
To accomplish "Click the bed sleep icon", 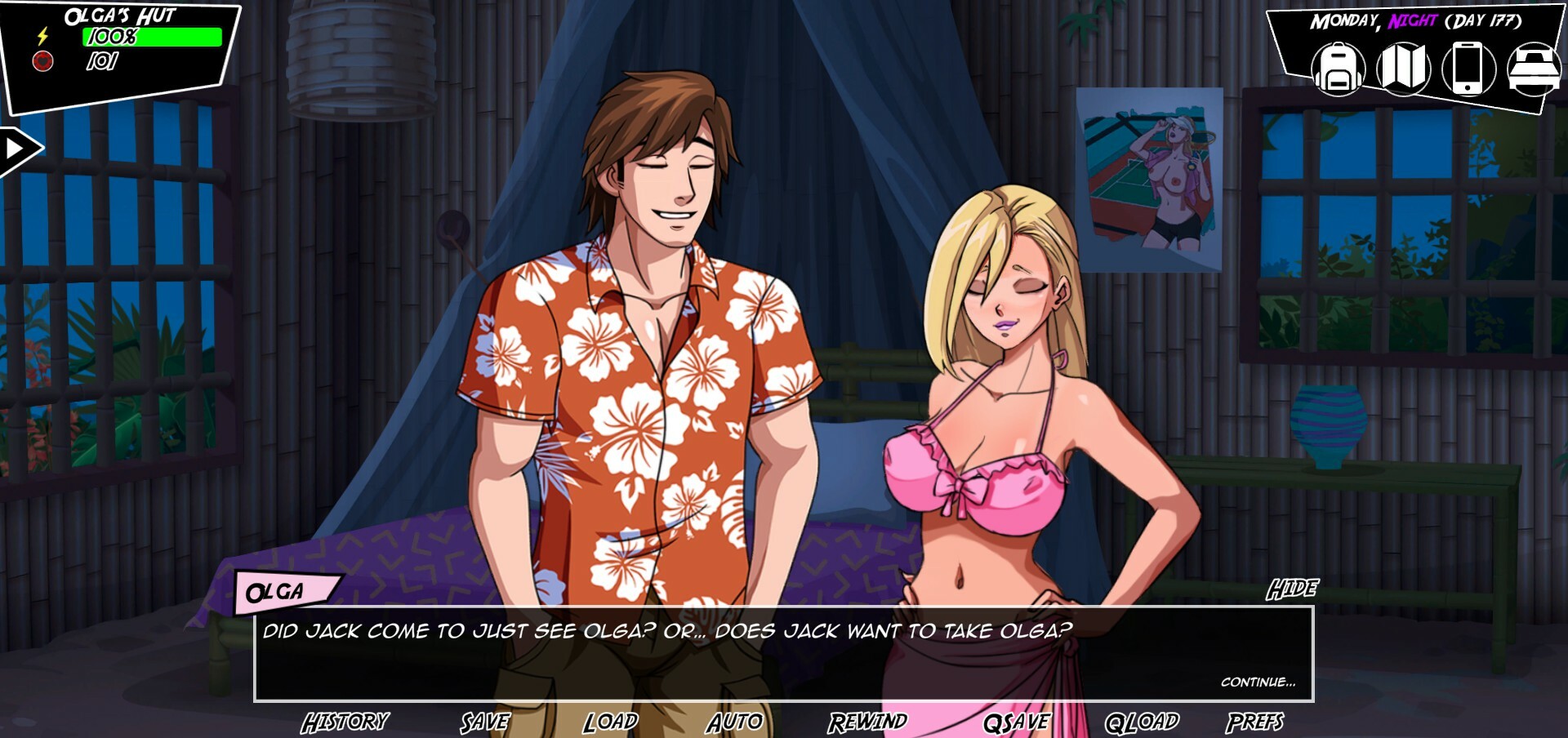I will coord(1533,69).
